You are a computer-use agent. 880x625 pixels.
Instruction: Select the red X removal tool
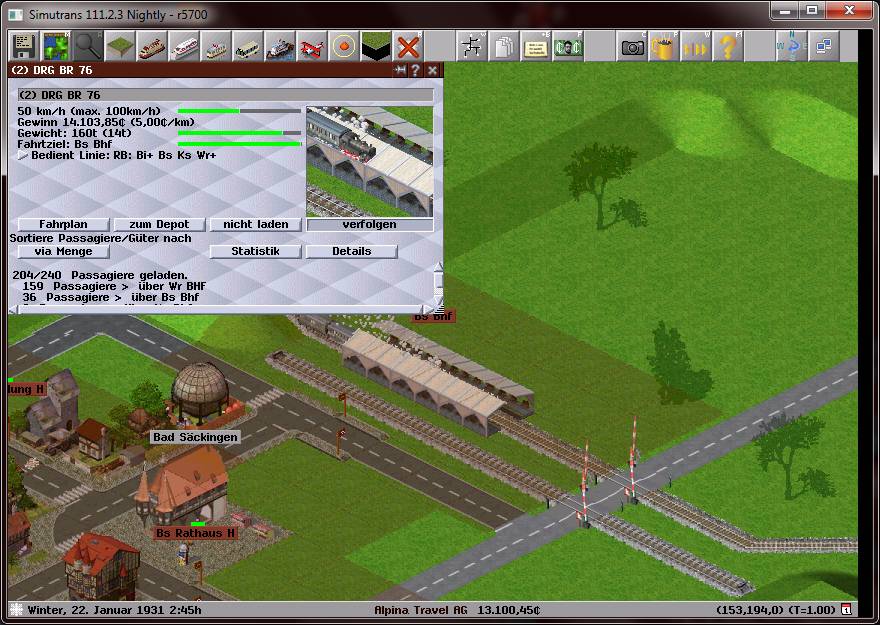[x=407, y=46]
